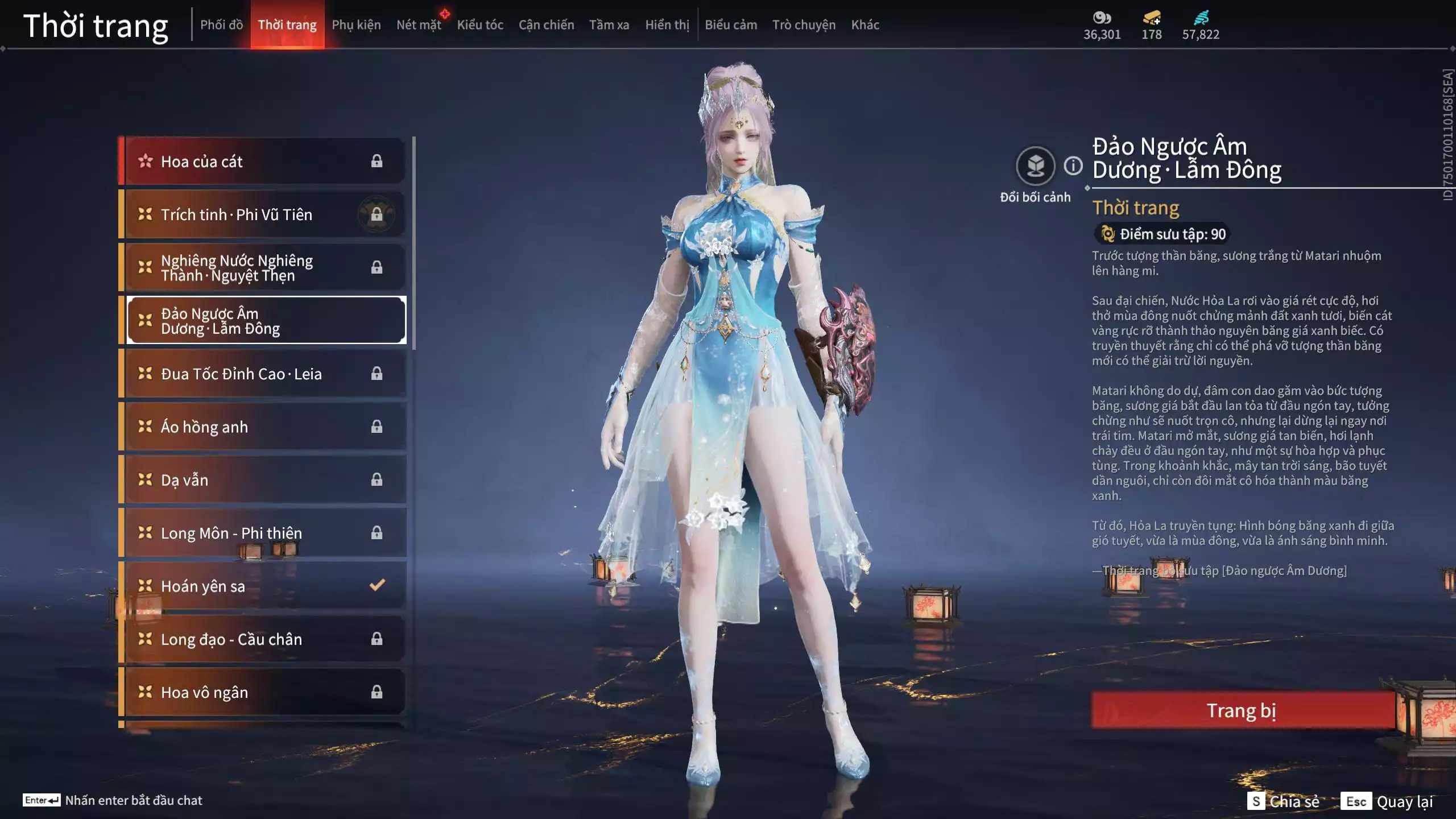Viewport: 1456px width, 819px height.
Task: Click the lock icon on Hoa của cát outfit
Action: [377, 161]
